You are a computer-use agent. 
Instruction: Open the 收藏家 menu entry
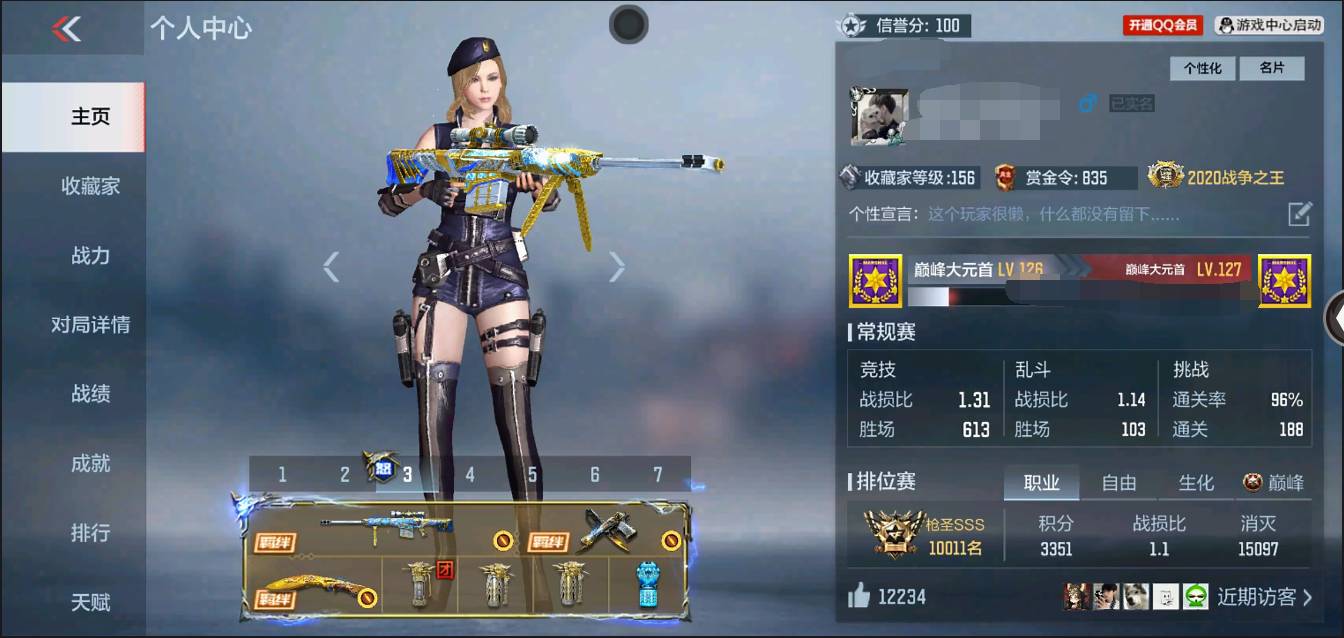coord(90,186)
